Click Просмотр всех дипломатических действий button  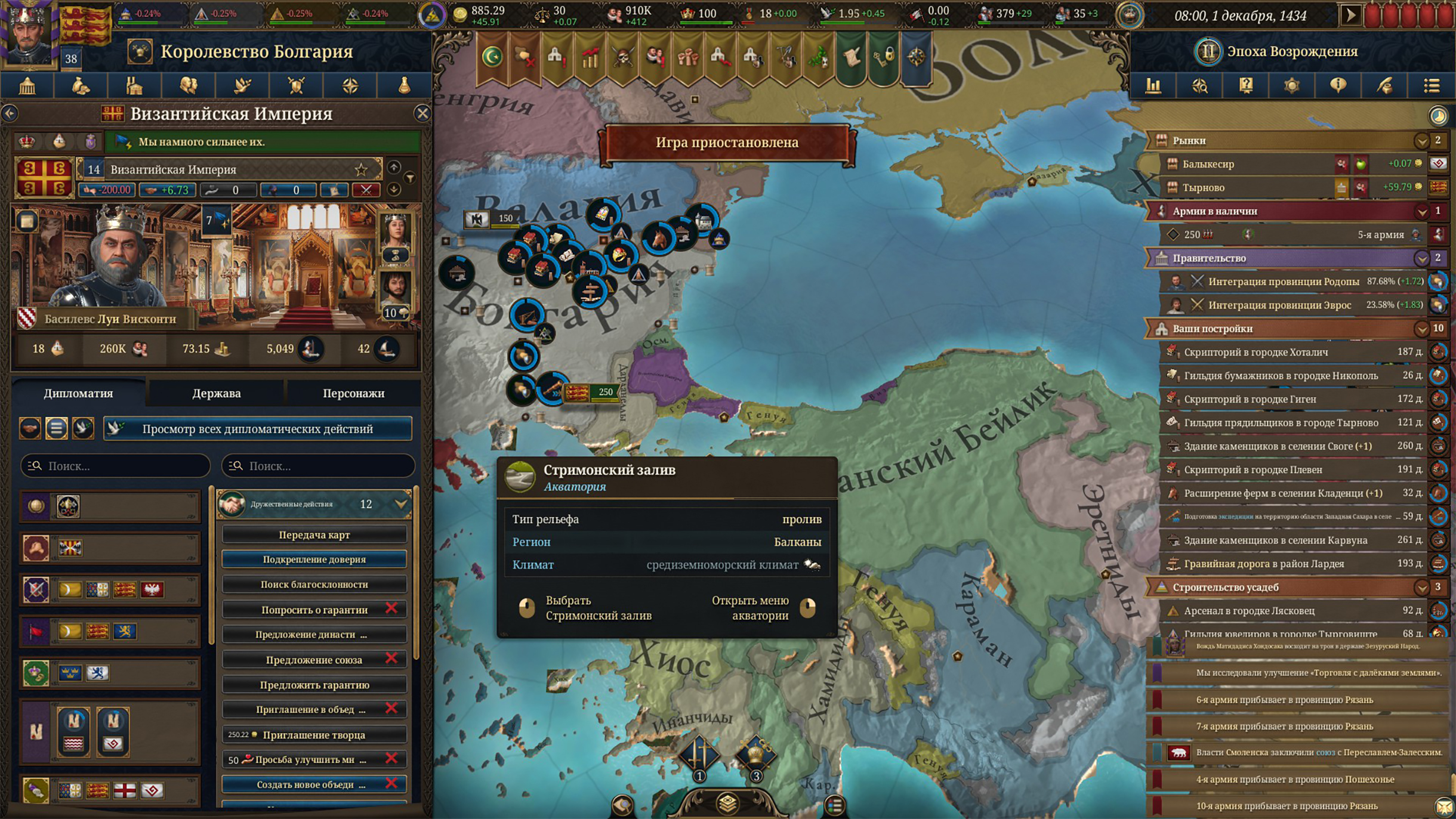257,429
